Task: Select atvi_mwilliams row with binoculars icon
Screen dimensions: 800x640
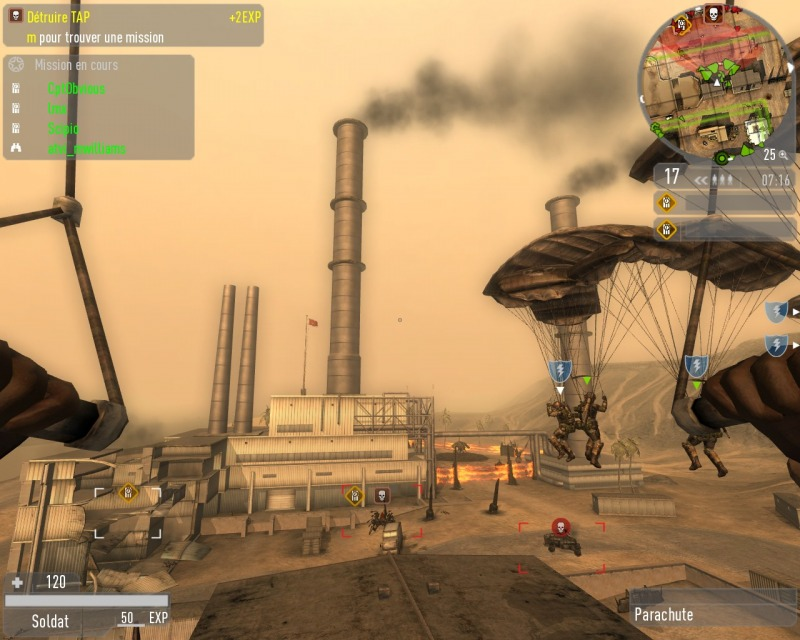Action: click(87, 149)
